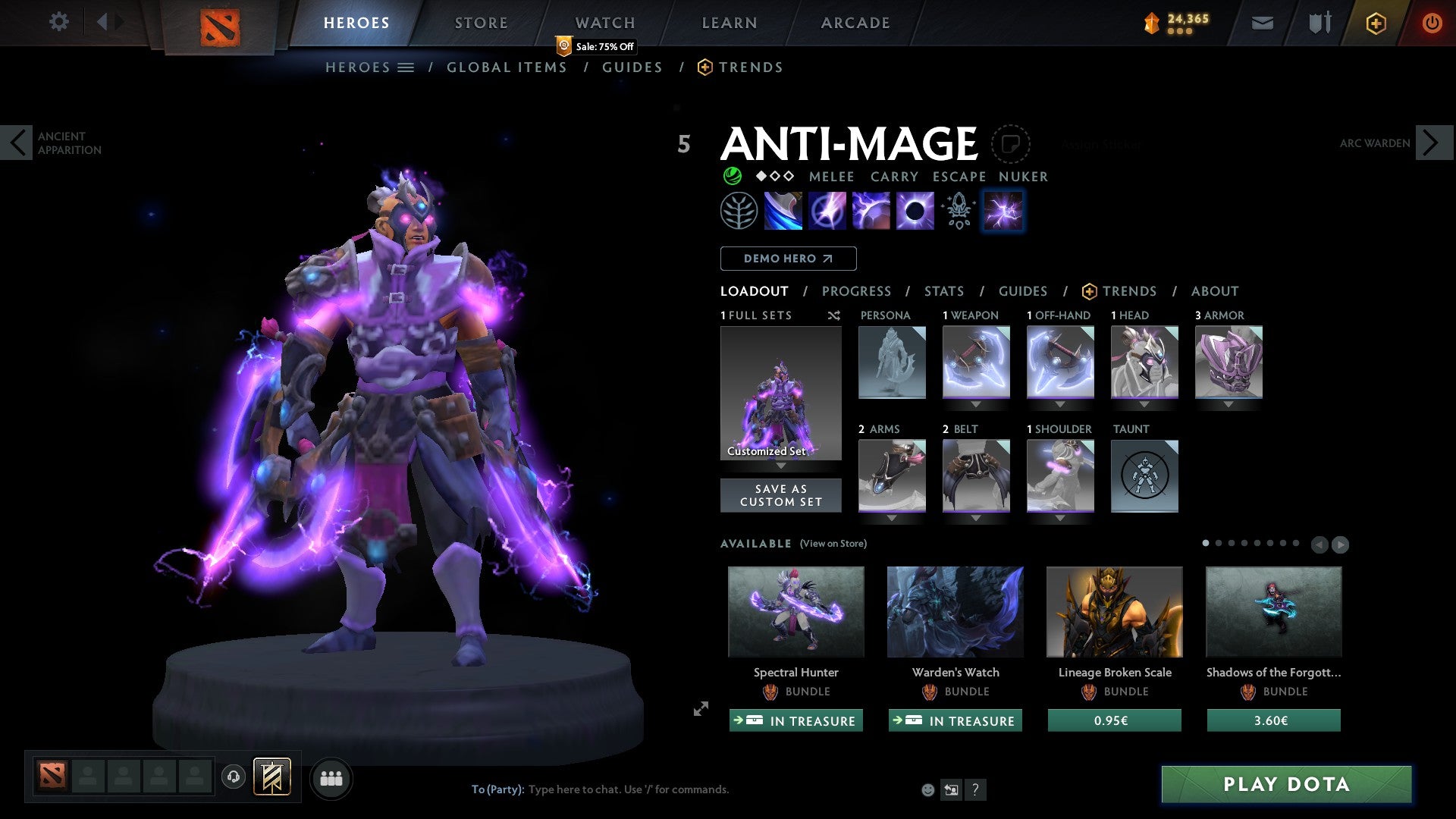Open the Mana Void ultimate ability icon
This screenshot has height=819, width=1456.
[x=915, y=211]
